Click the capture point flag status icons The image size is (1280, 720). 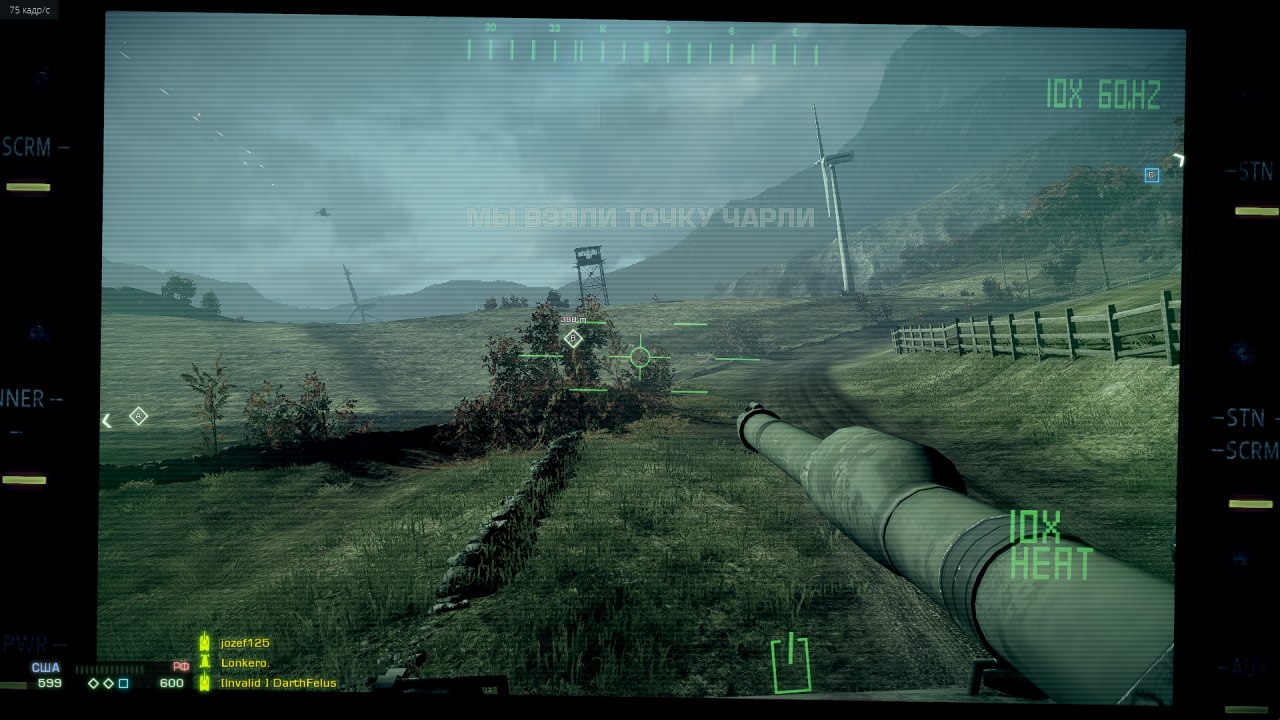coord(108,684)
